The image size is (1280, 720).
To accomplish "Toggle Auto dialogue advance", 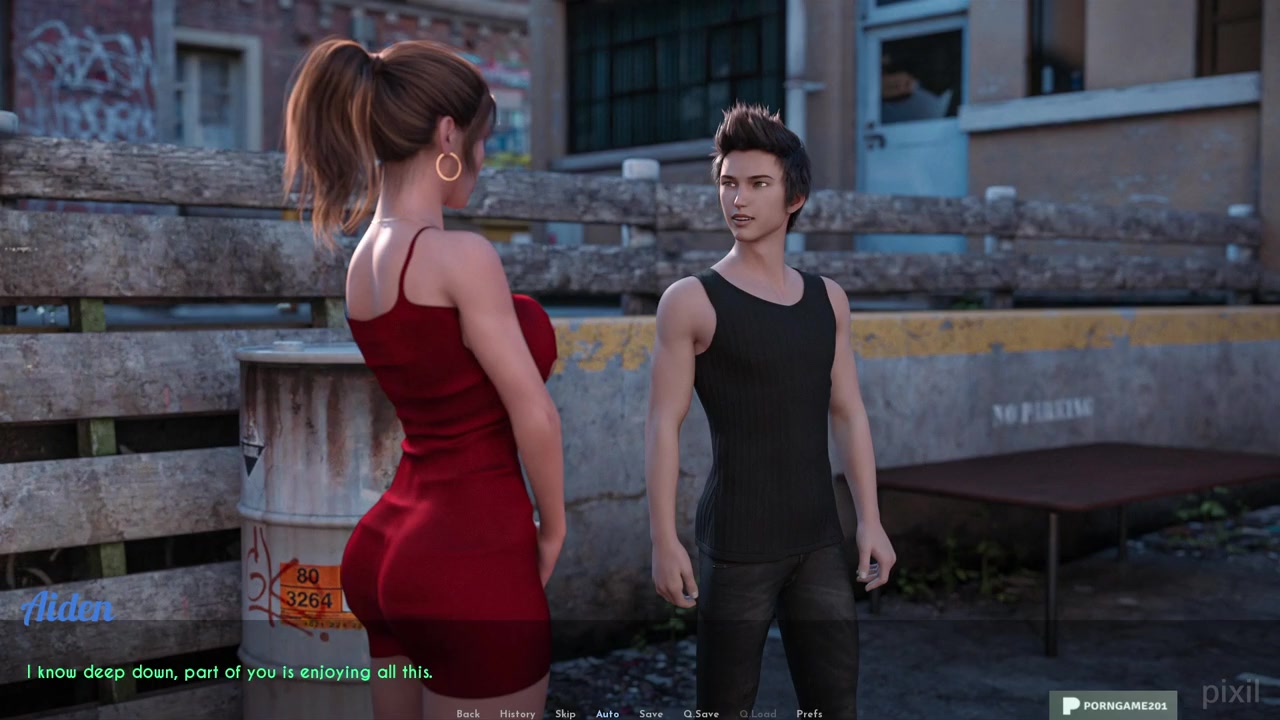I will point(607,714).
